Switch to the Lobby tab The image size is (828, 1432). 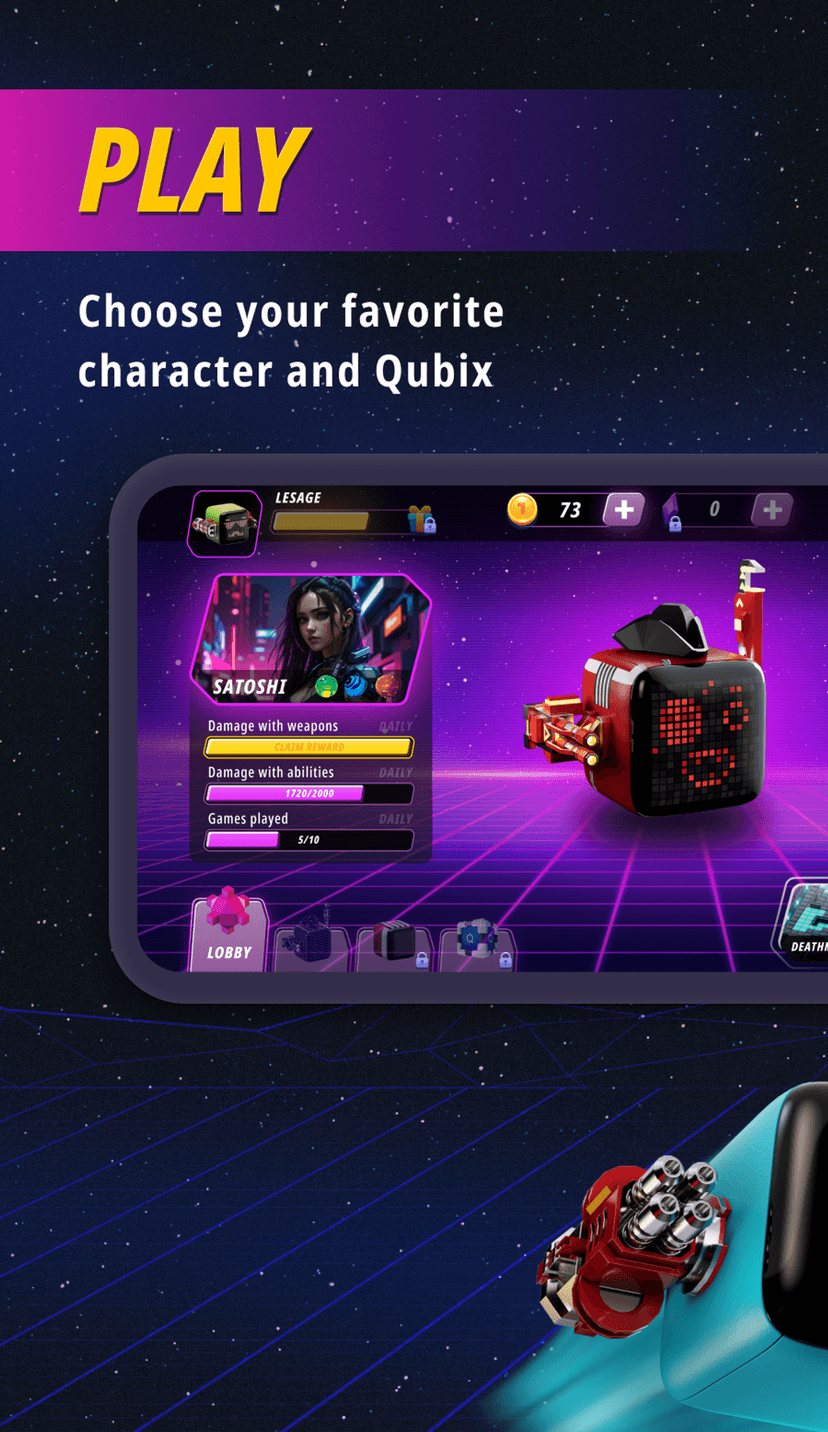229,935
